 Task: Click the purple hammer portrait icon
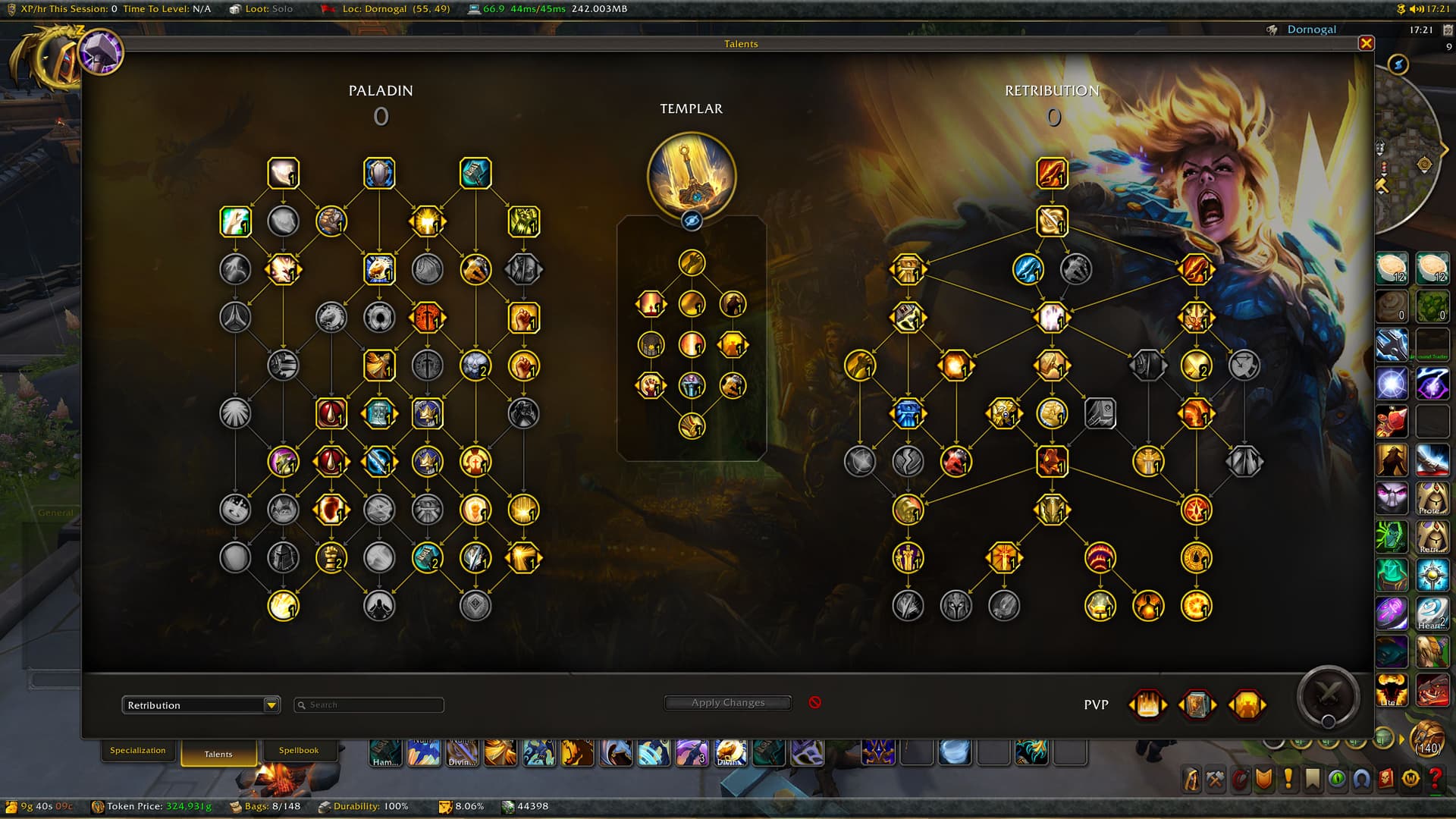point(101,52)
